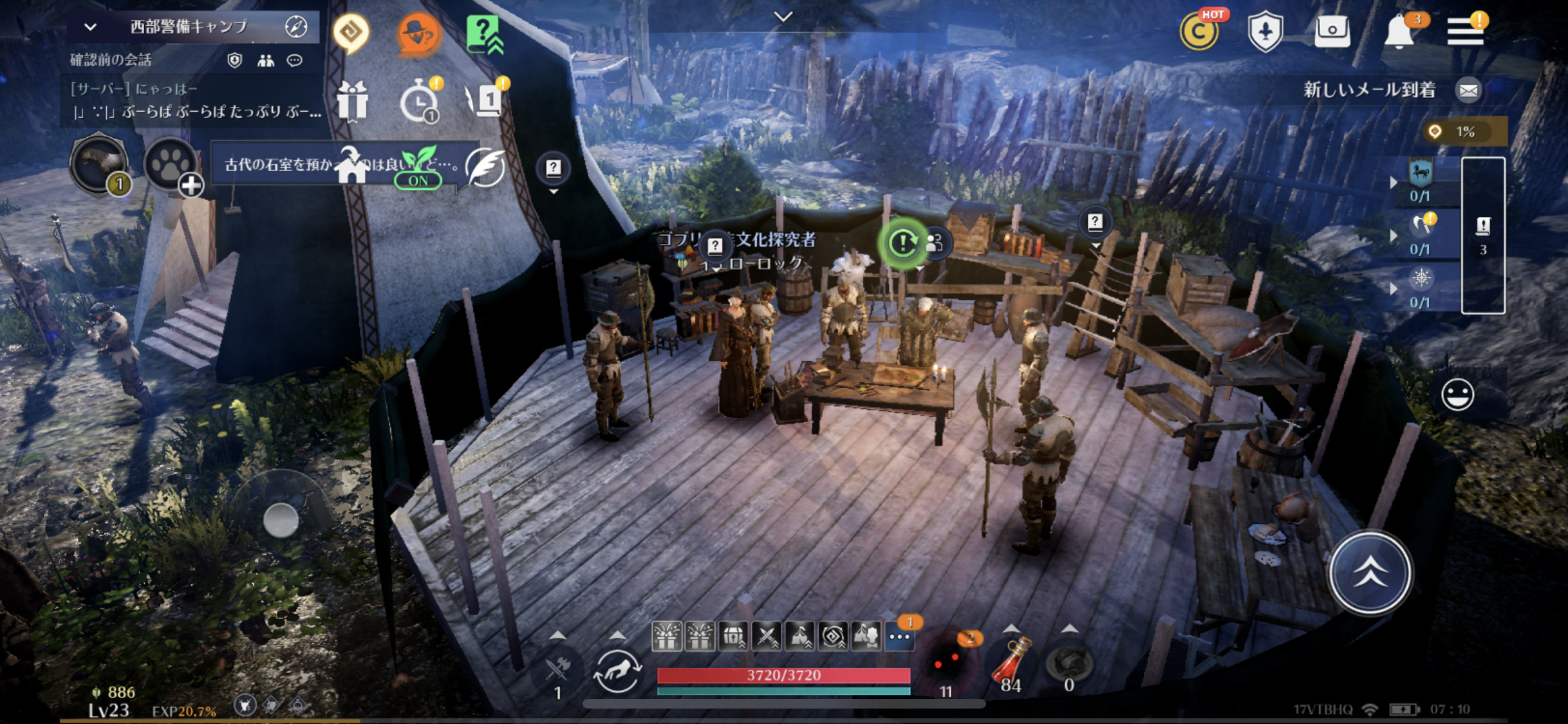This screenshot has width=1568, height=724.
Task: Open the new mail envelope
Action: click(x=1468, y=90)
